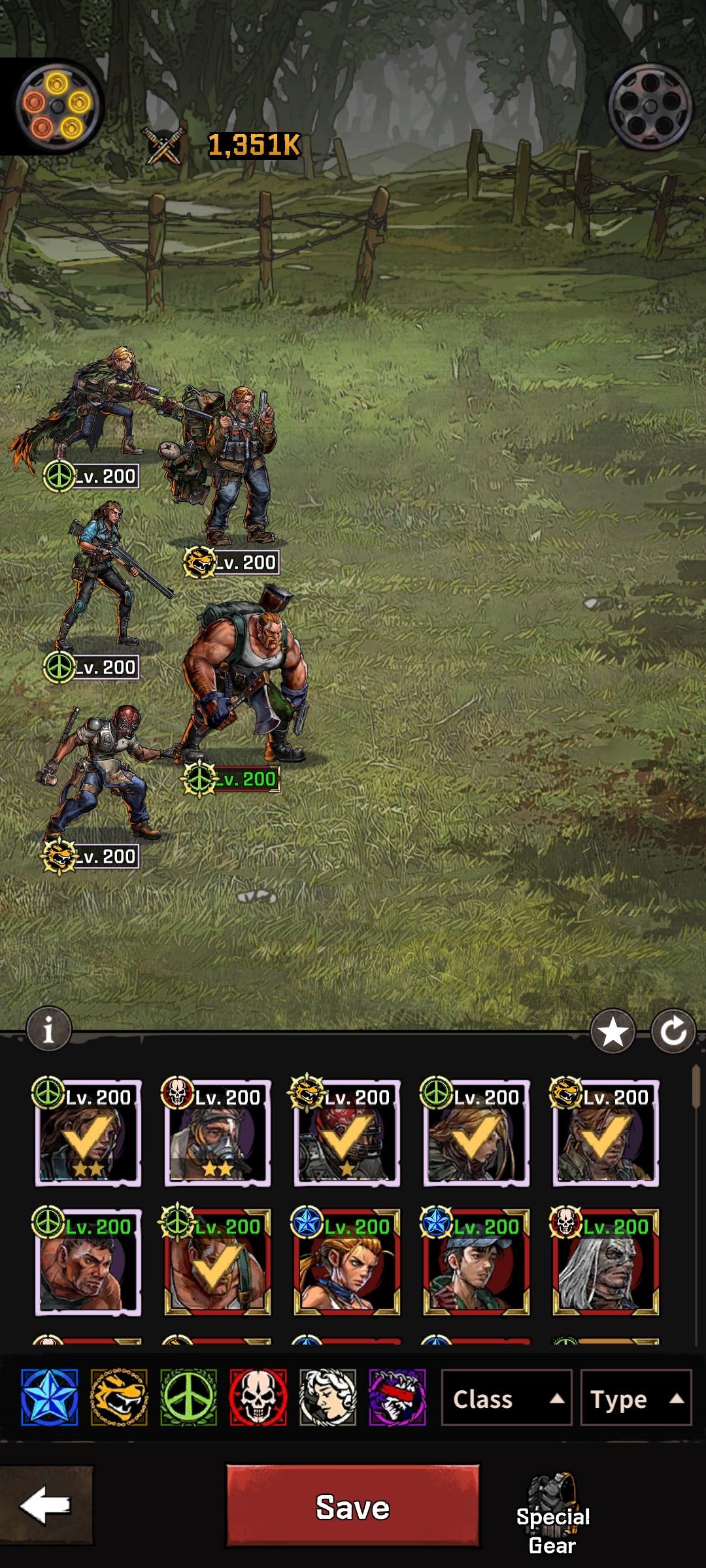Click the star favorites button
Screen dimensions: 706x1568
click(x=613, y=1032)
